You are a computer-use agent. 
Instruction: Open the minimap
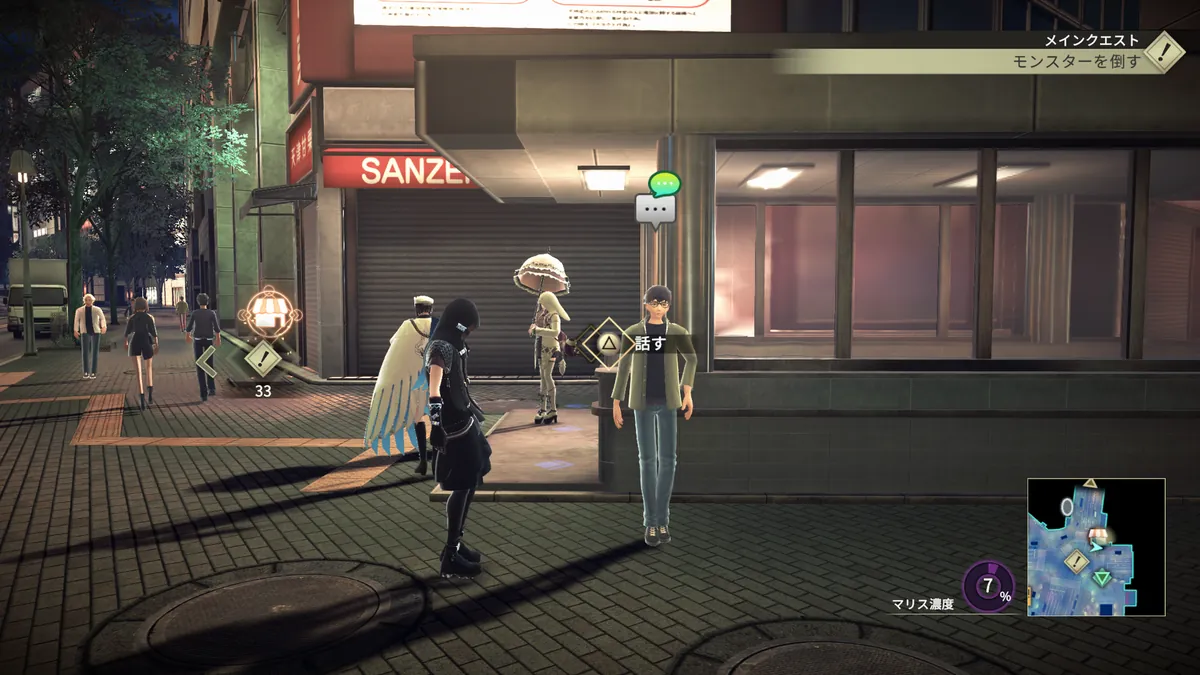pyautogui.click(x=1096, y=546)
